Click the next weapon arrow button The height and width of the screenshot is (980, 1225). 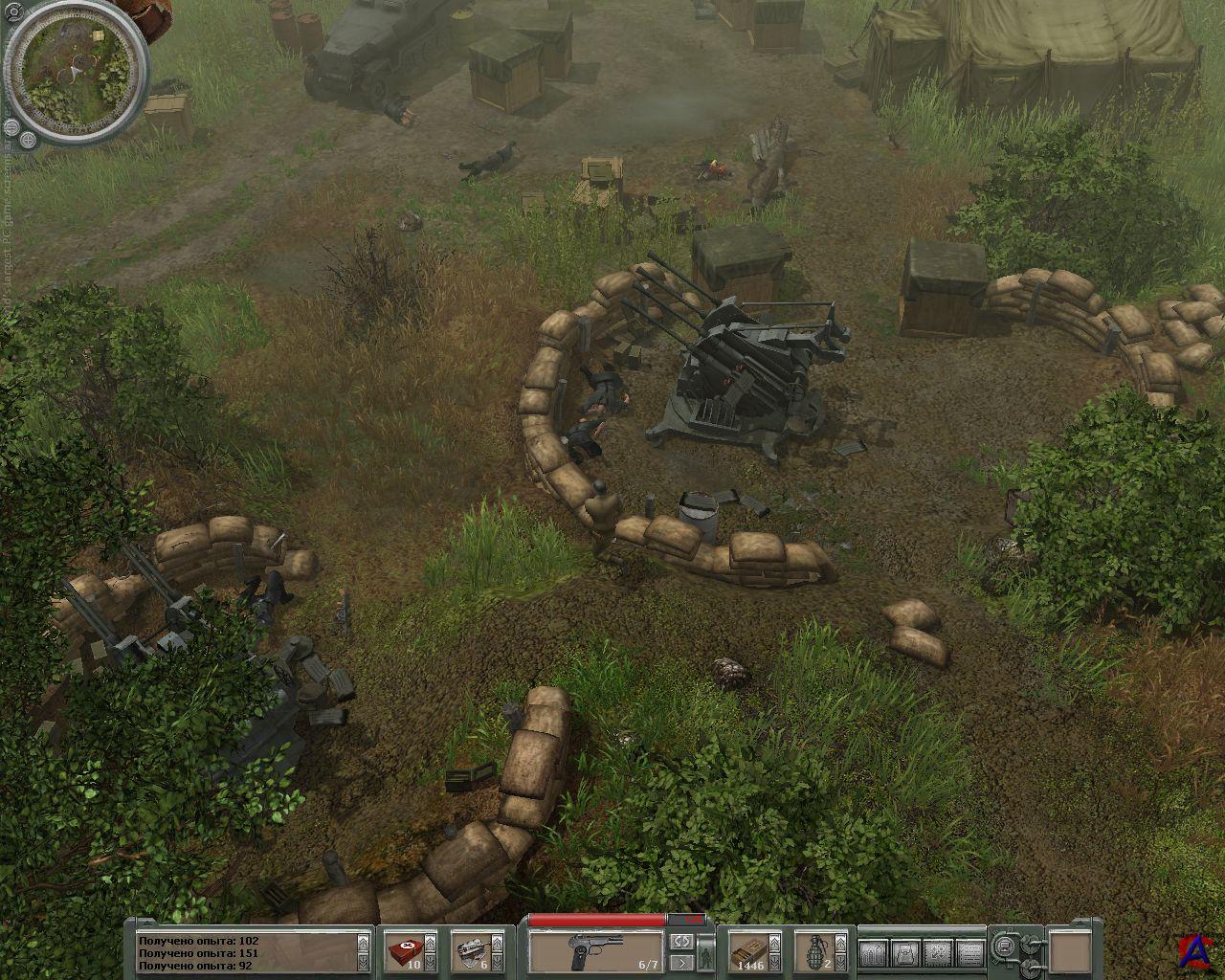click(x=680, y=963)
